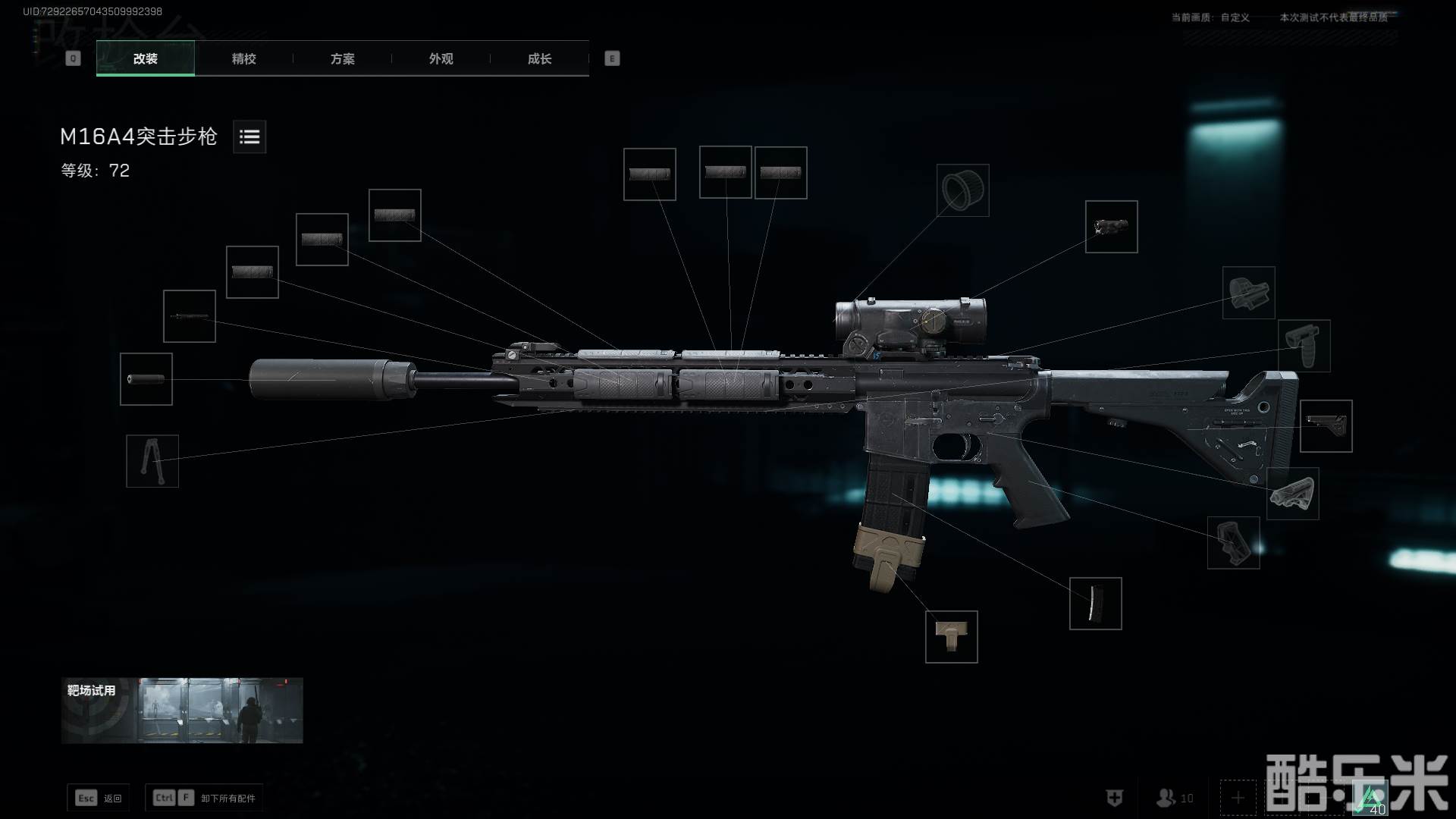Viewport: 1456px width, 819px height.
Task: Select the bipod attachment slot
Action: [152, 461]
